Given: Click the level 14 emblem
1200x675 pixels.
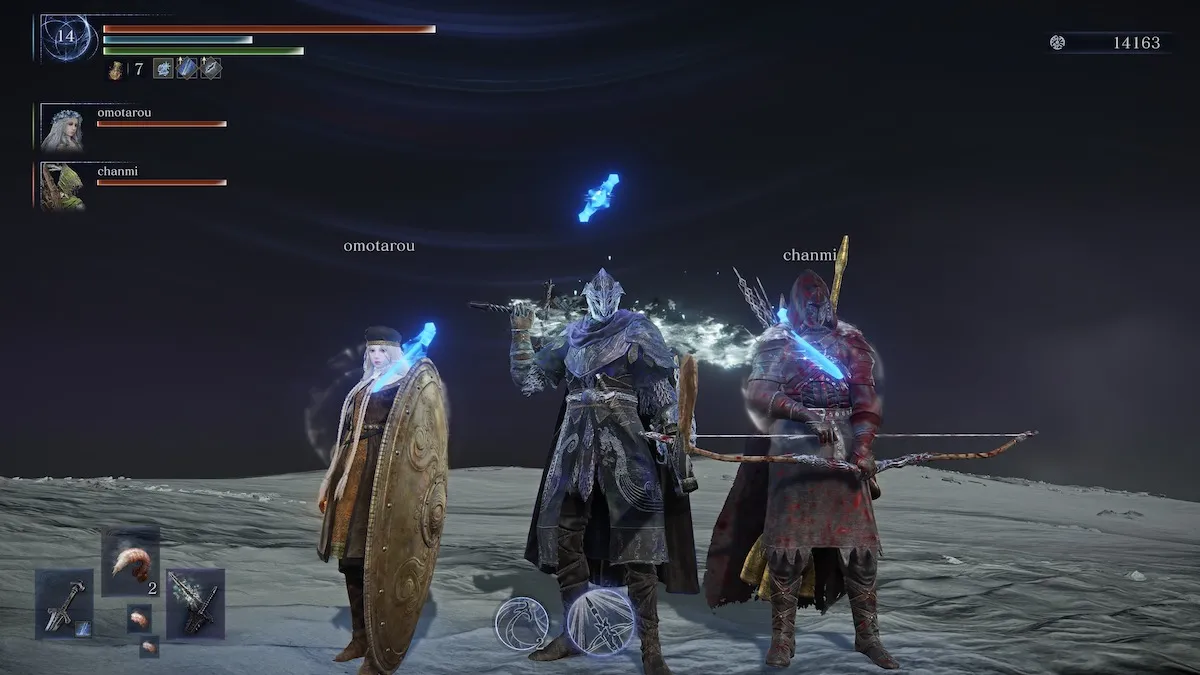Looking at the screenshot, I should coord(67,38).
